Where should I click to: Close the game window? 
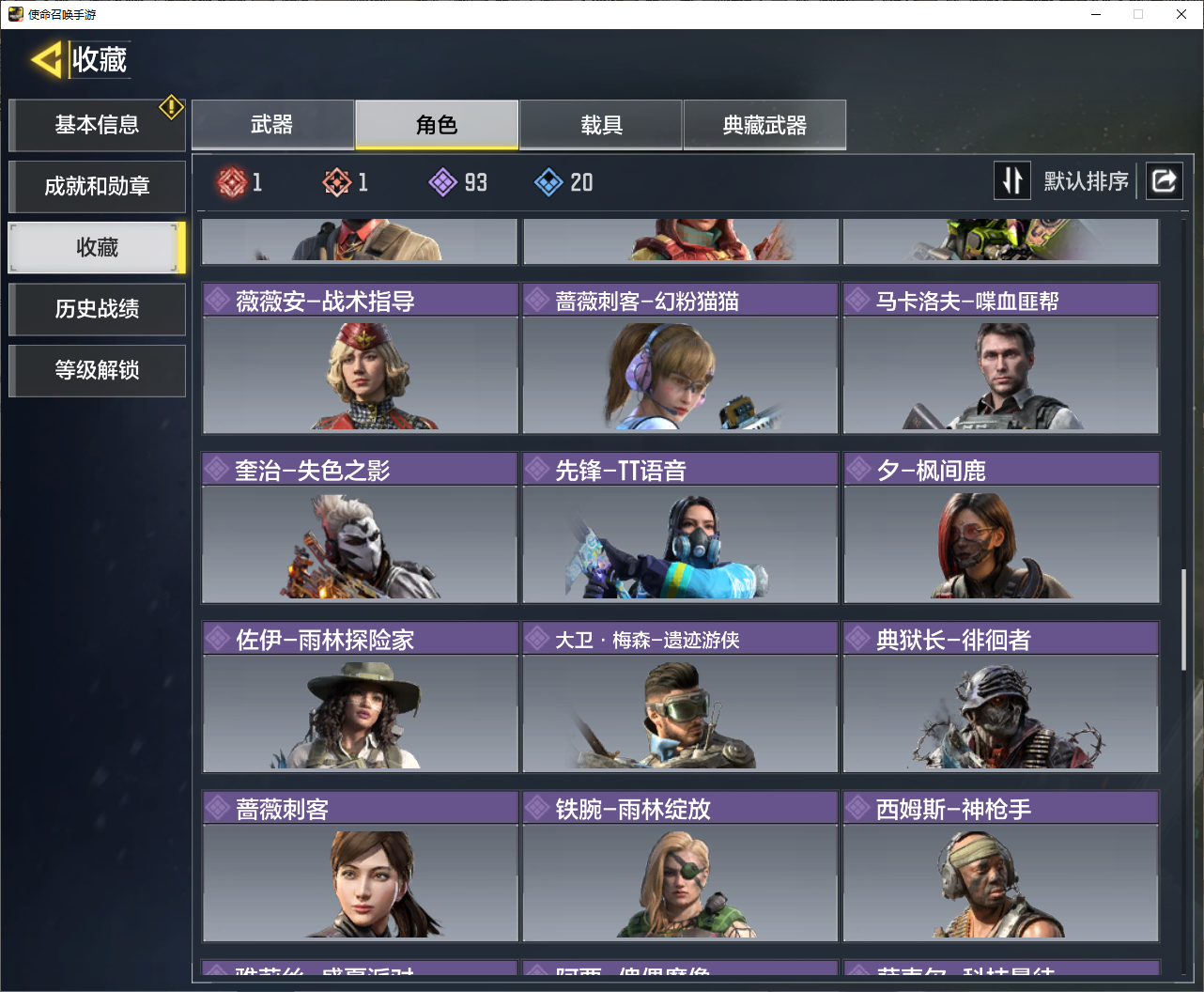click(1181, 14)
